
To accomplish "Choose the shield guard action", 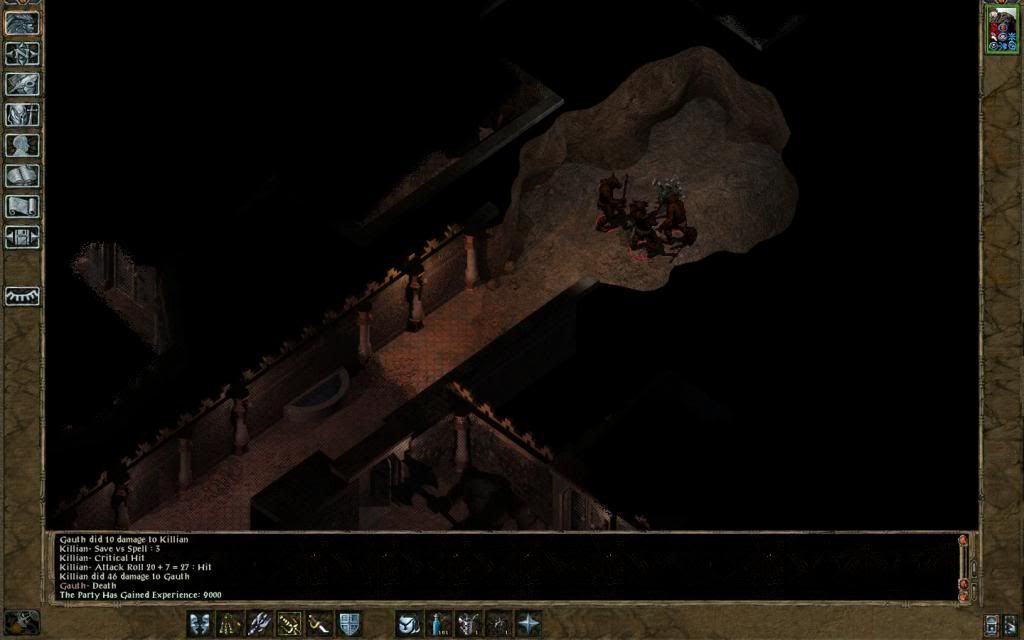I will coord(349,624).
